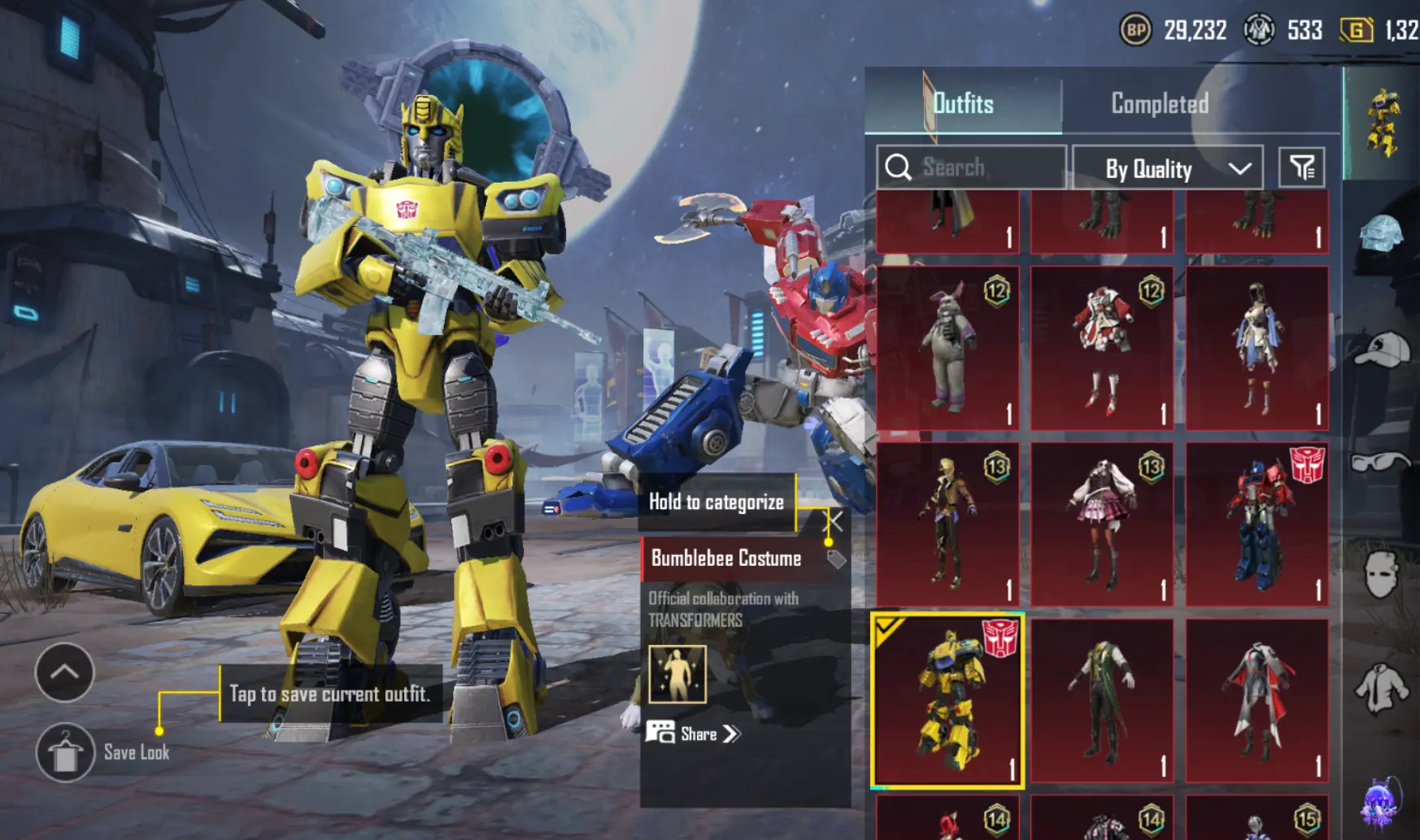Image resolution: width=1420 pixels, height=840 pixels.
Task: Choose the Optimus Prime outfit tile
Action: pos(1257,524)
